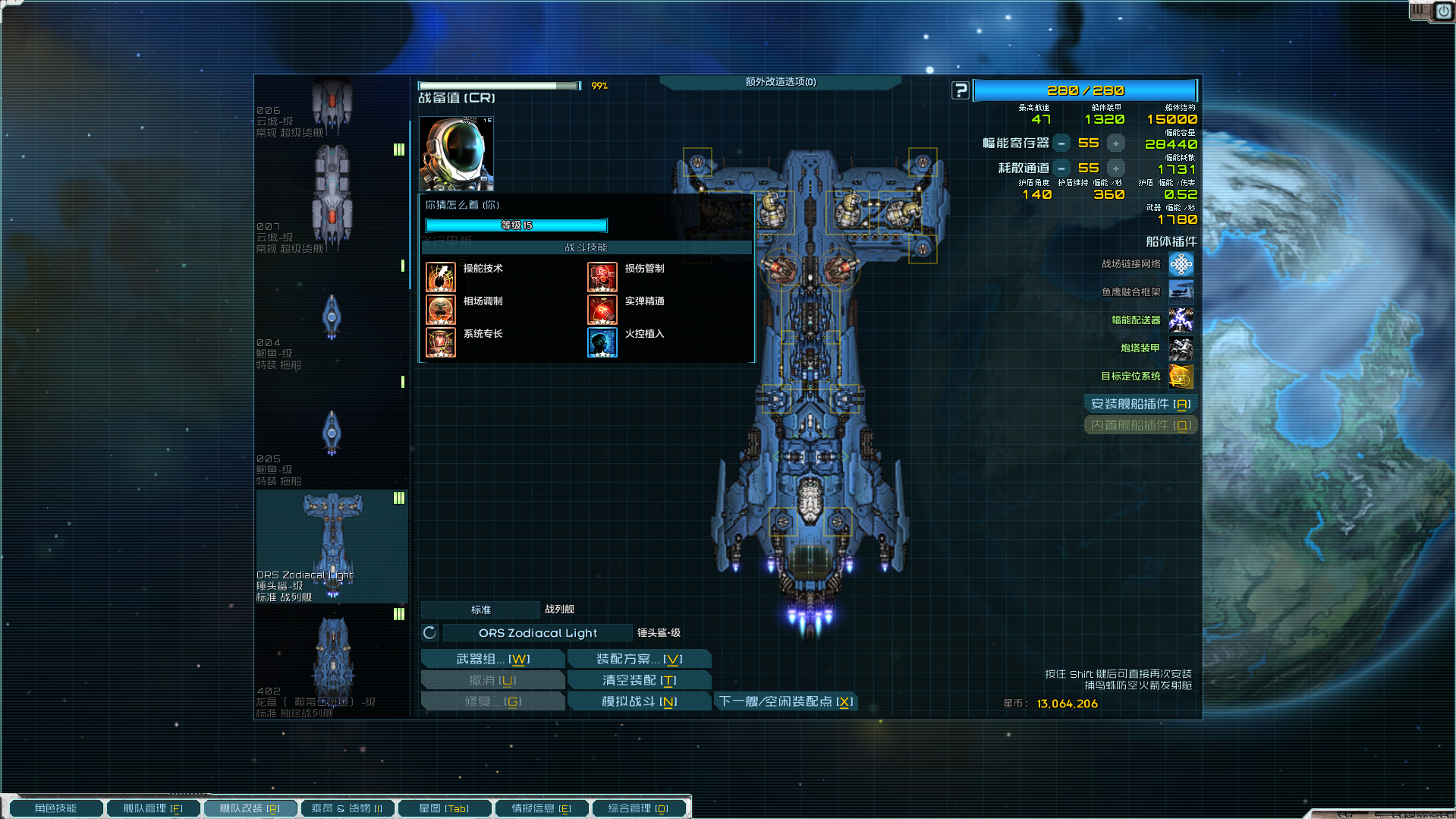Select the 战场链接网络 hullmod icon
1456x819 pixels.
point(1181,264)
